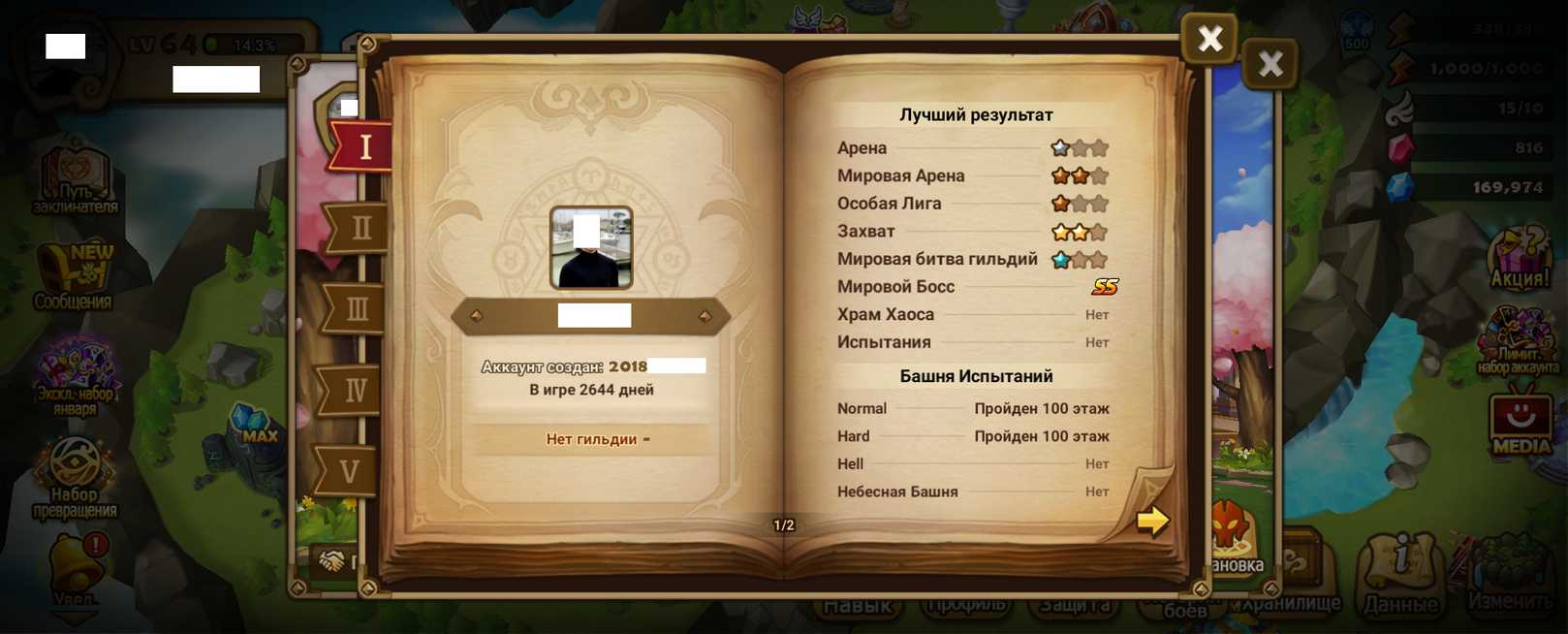Open the 'Нет гильдии' guild row
Image resolution: width=1568 pixels, height=634 pixels.
[x=592, y=439]
